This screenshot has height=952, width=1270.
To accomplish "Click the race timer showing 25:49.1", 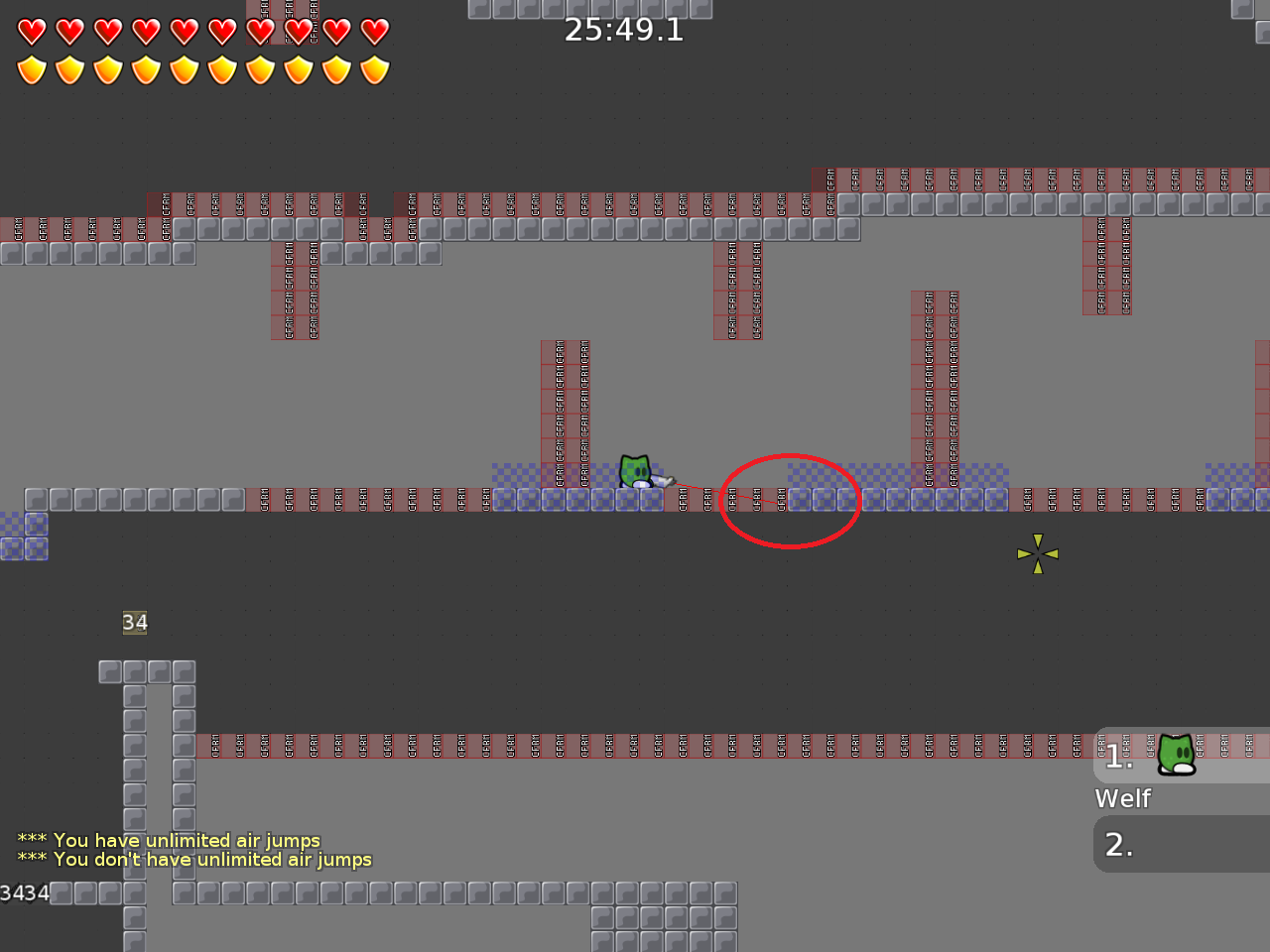I will [624, 30].
